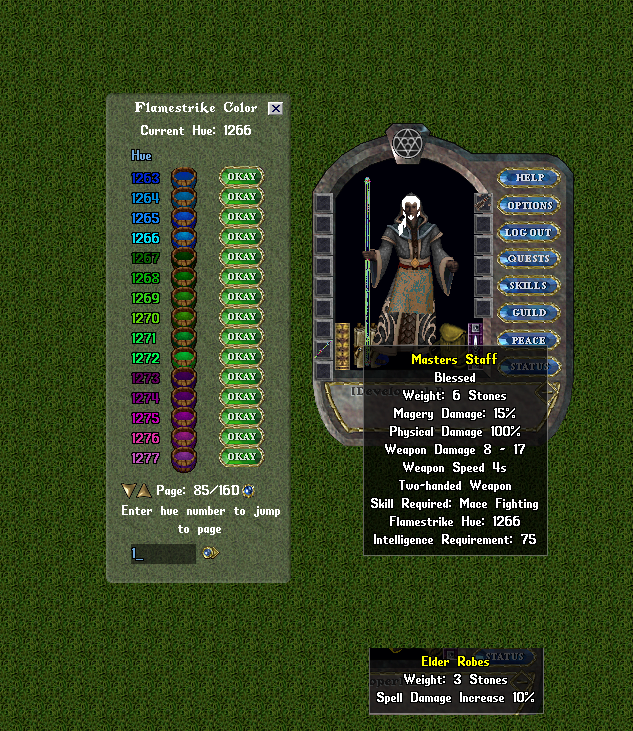
Task: Select OKAY for purple hue 1274
Action: (241, 397)
